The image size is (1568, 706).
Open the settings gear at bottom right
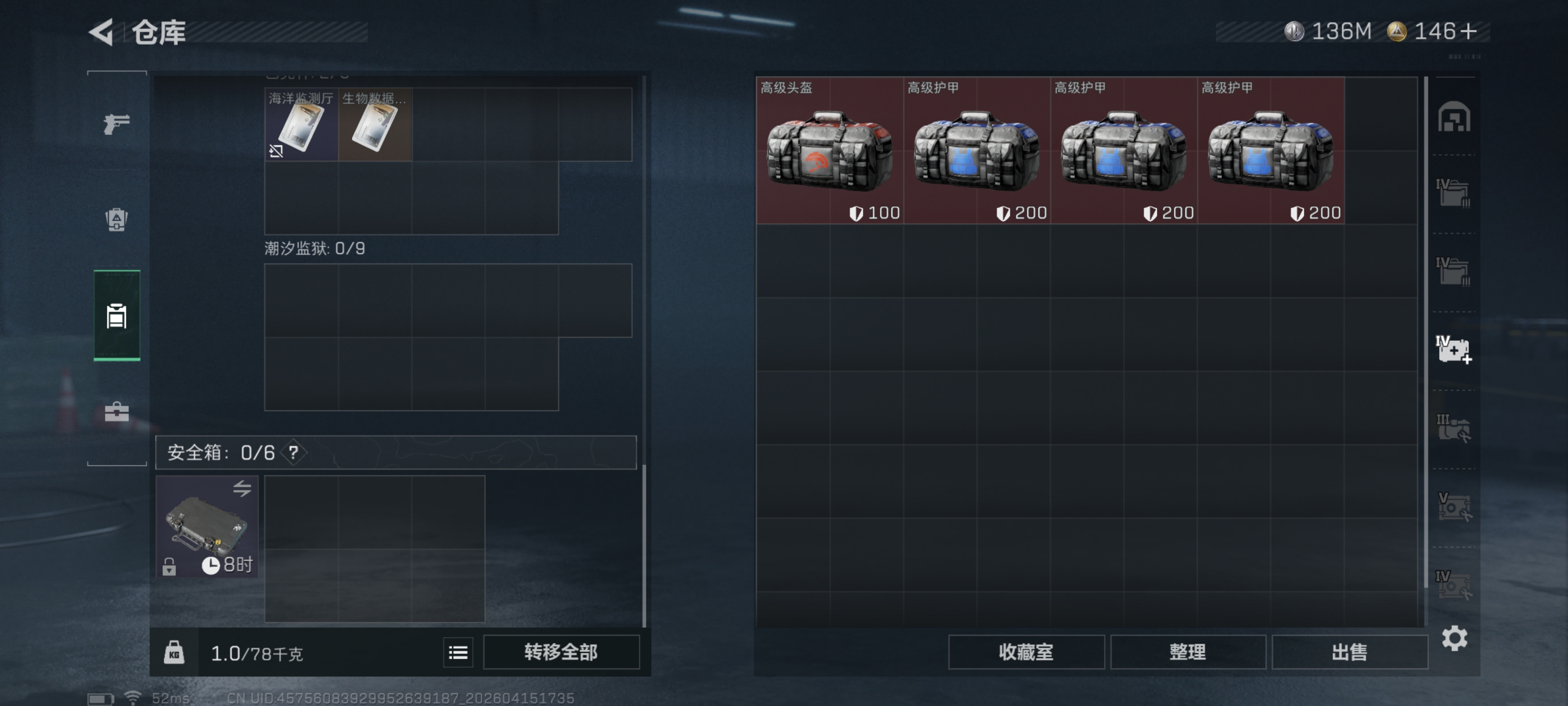(x=1455, y=638)
